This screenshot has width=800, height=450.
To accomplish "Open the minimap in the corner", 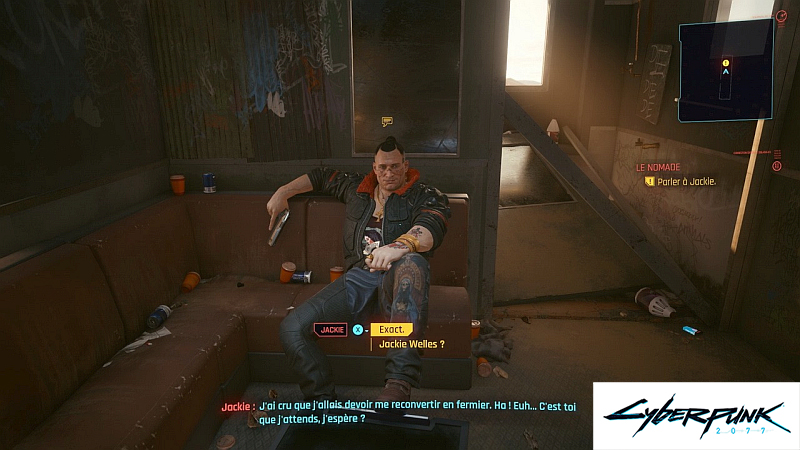I will (x=725, y=70).
